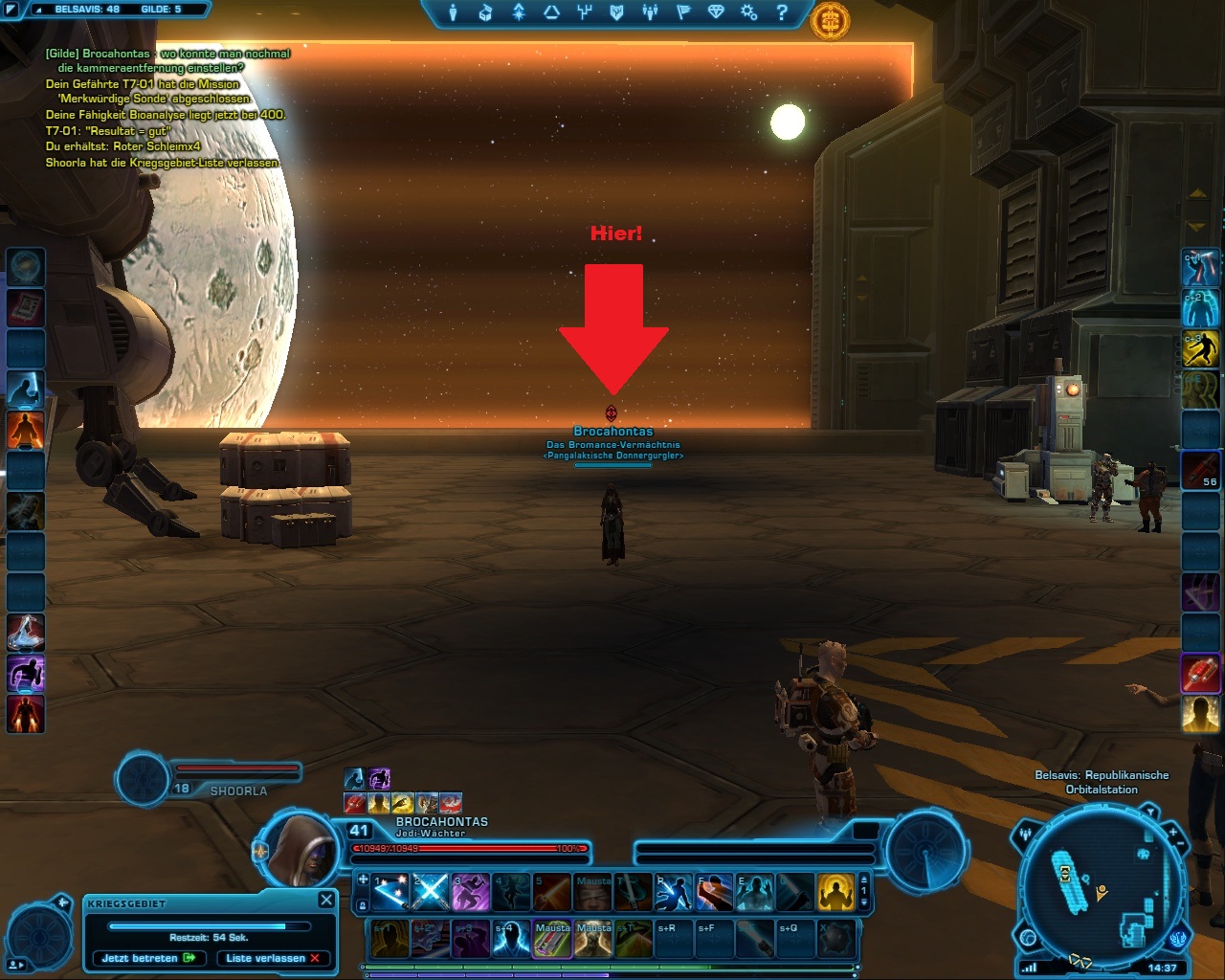Open the inventory crate icon

point(484,12)
